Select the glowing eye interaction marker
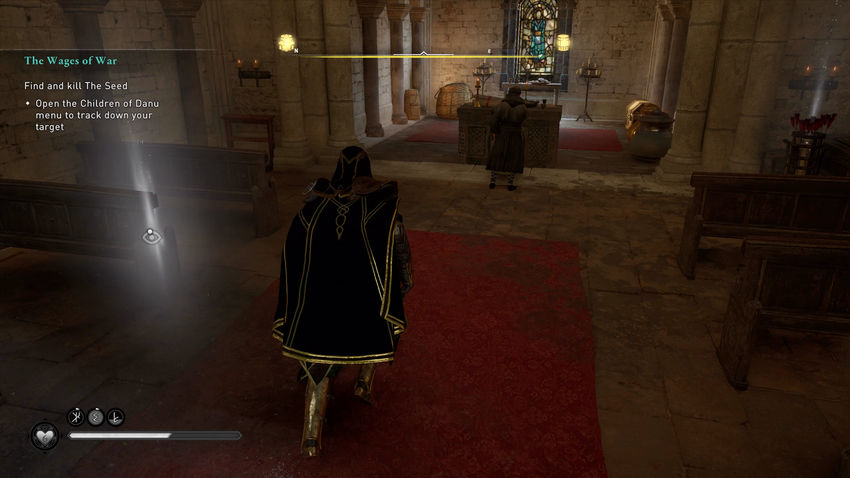The width and height of the screenshot is (850, 478). [151, 237]
